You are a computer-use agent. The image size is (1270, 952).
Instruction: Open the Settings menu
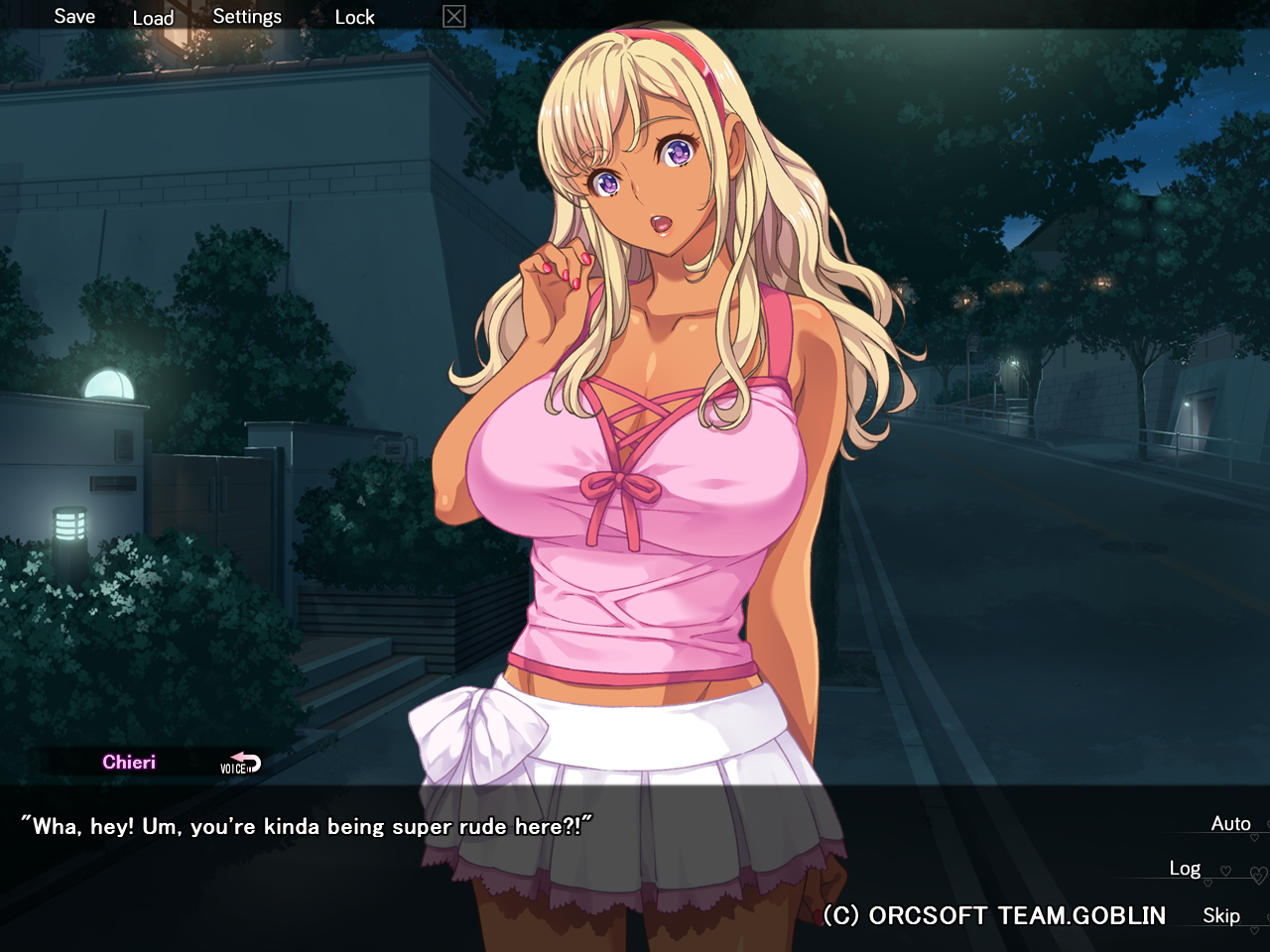click(247, 17)
